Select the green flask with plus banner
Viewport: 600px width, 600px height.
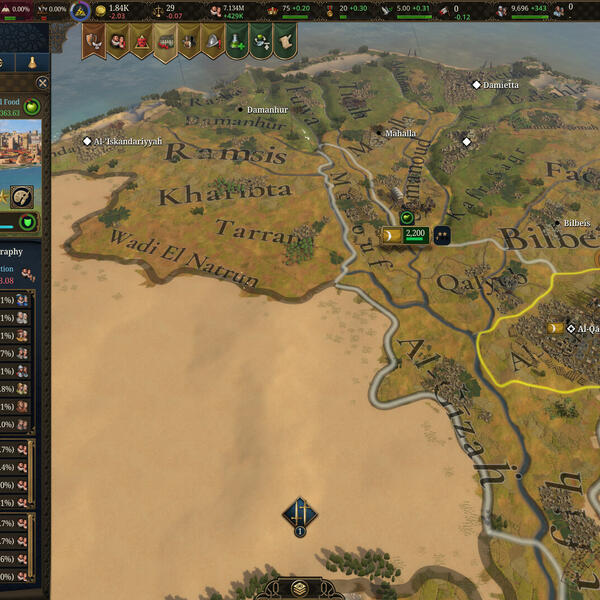(x=235, y=41)
